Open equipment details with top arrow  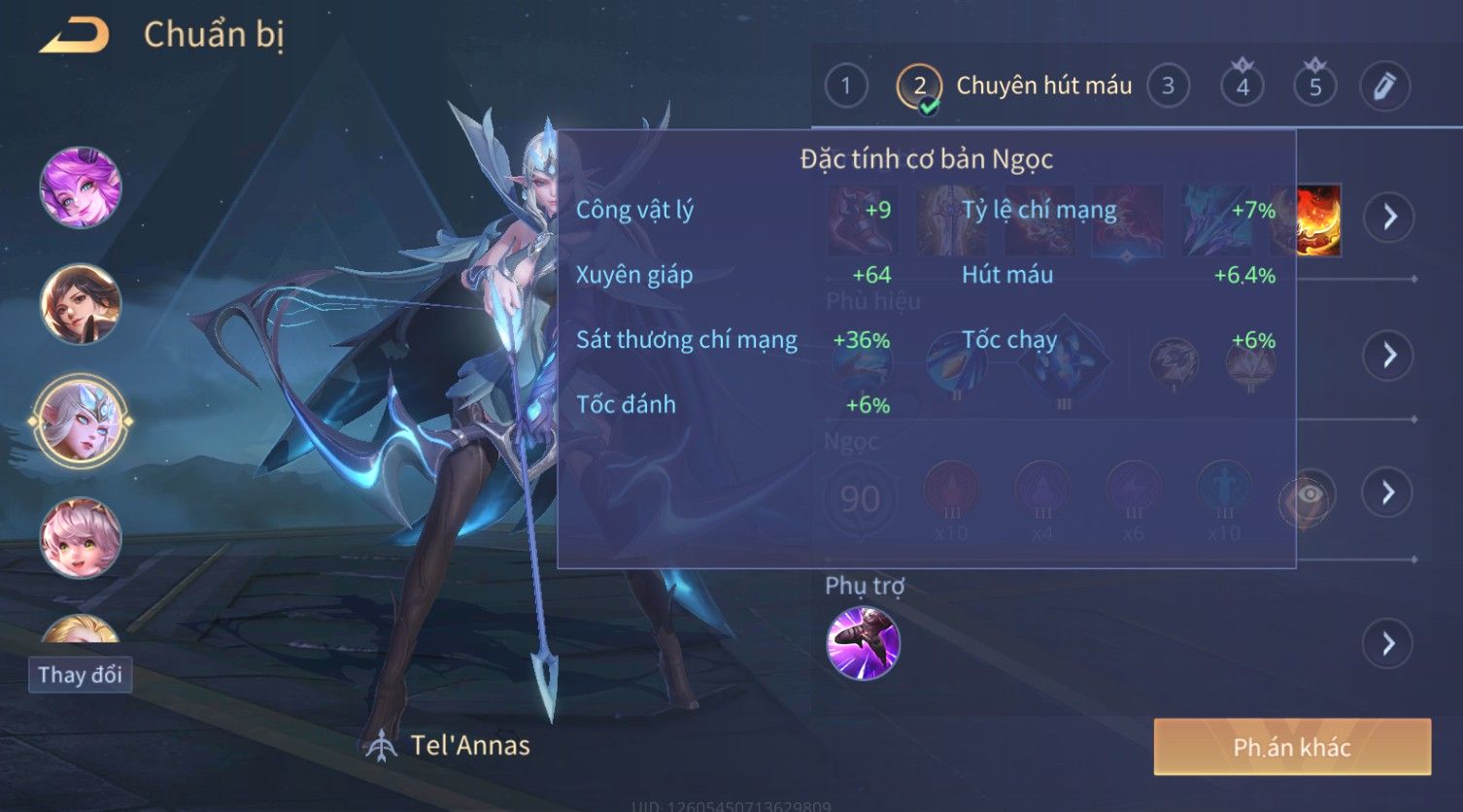[x=1389, y=216]
